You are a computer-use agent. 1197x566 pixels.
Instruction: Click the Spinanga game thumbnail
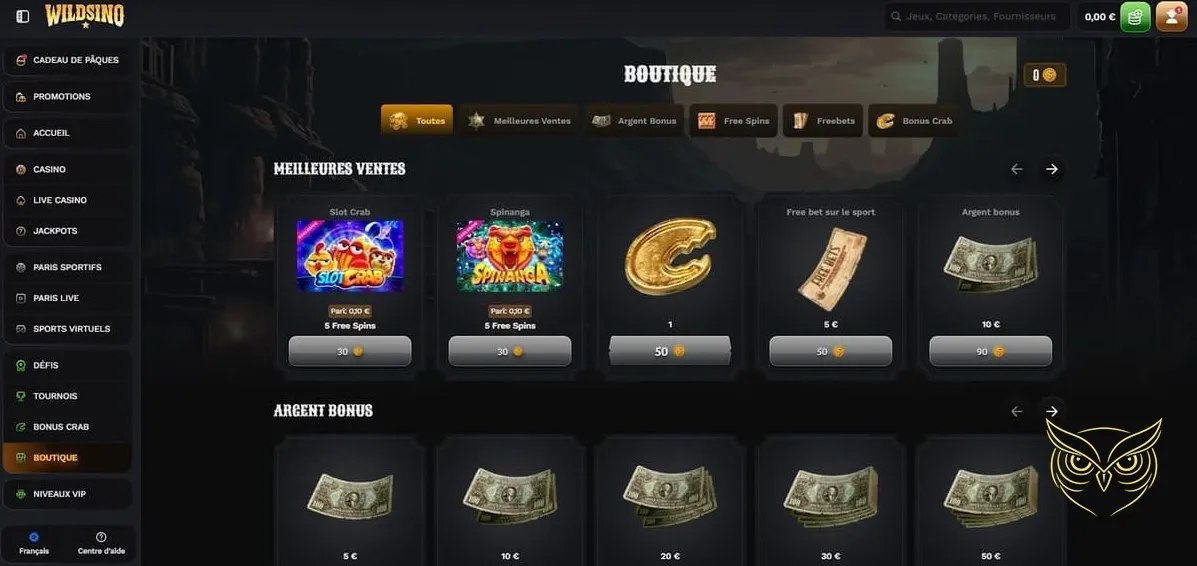(x=510, y=256)
